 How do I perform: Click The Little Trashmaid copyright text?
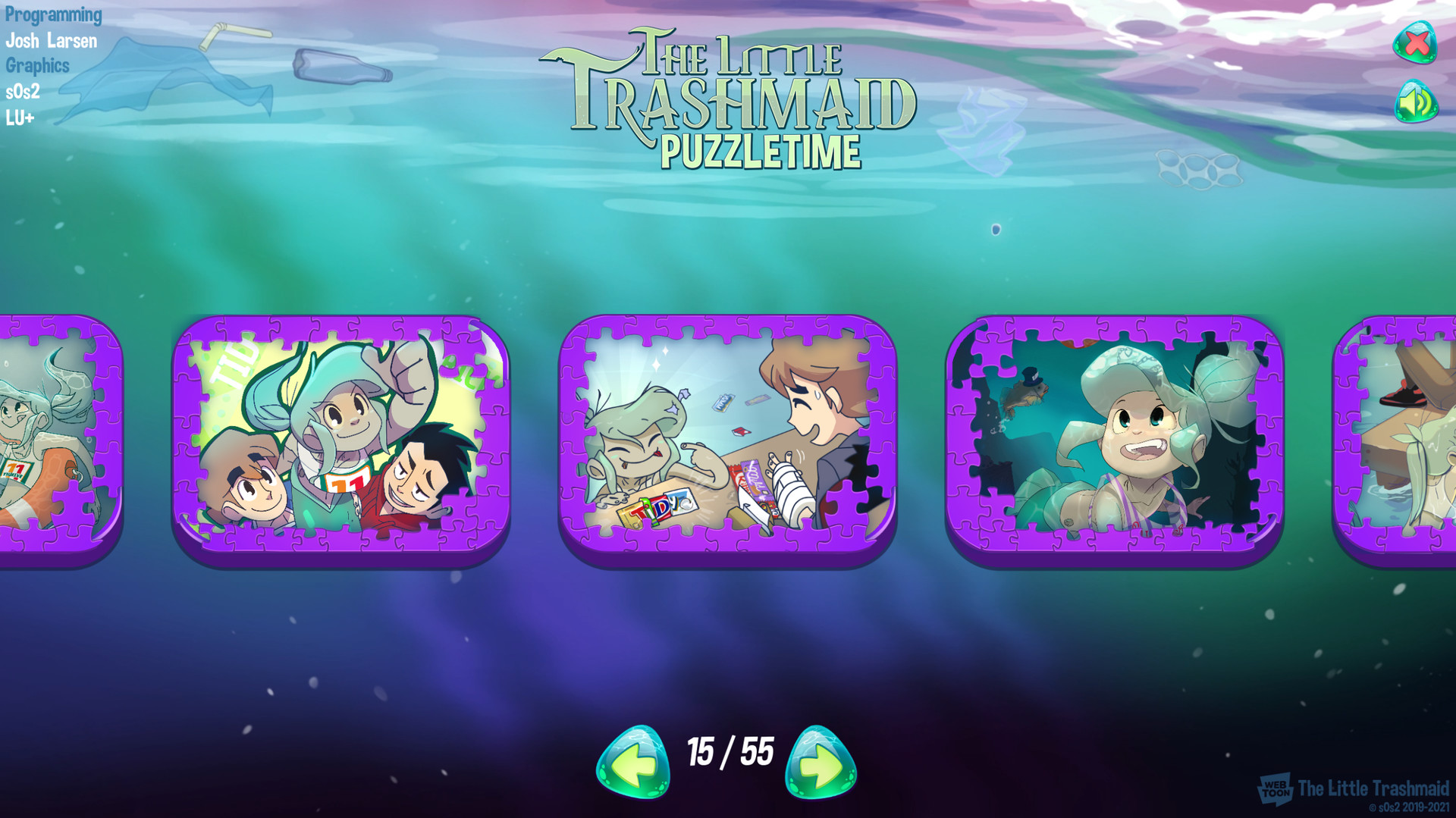(x=1376, y=788)
